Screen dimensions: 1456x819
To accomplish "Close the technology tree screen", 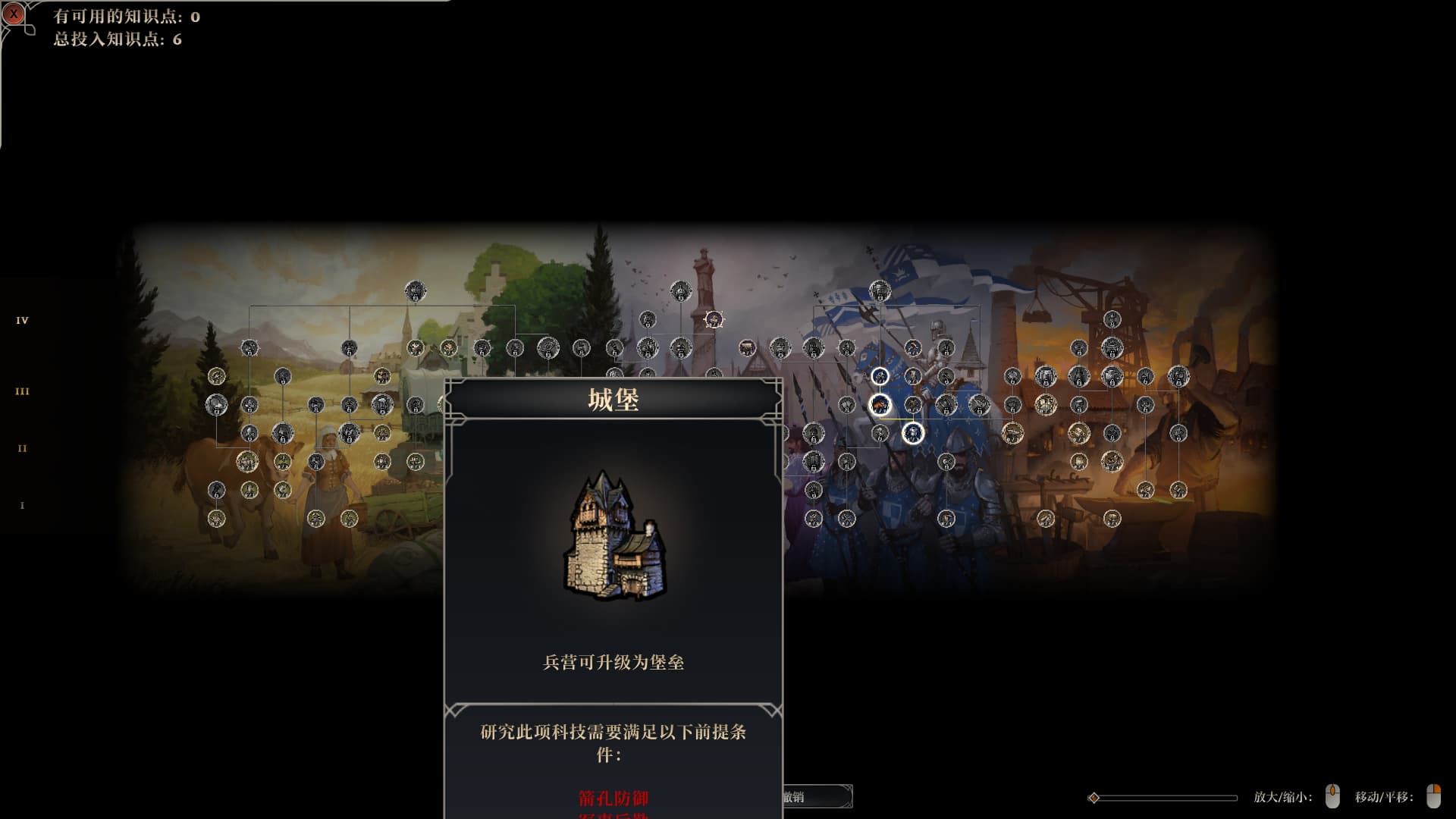I will pyautogui.click(x=14, y=14).
